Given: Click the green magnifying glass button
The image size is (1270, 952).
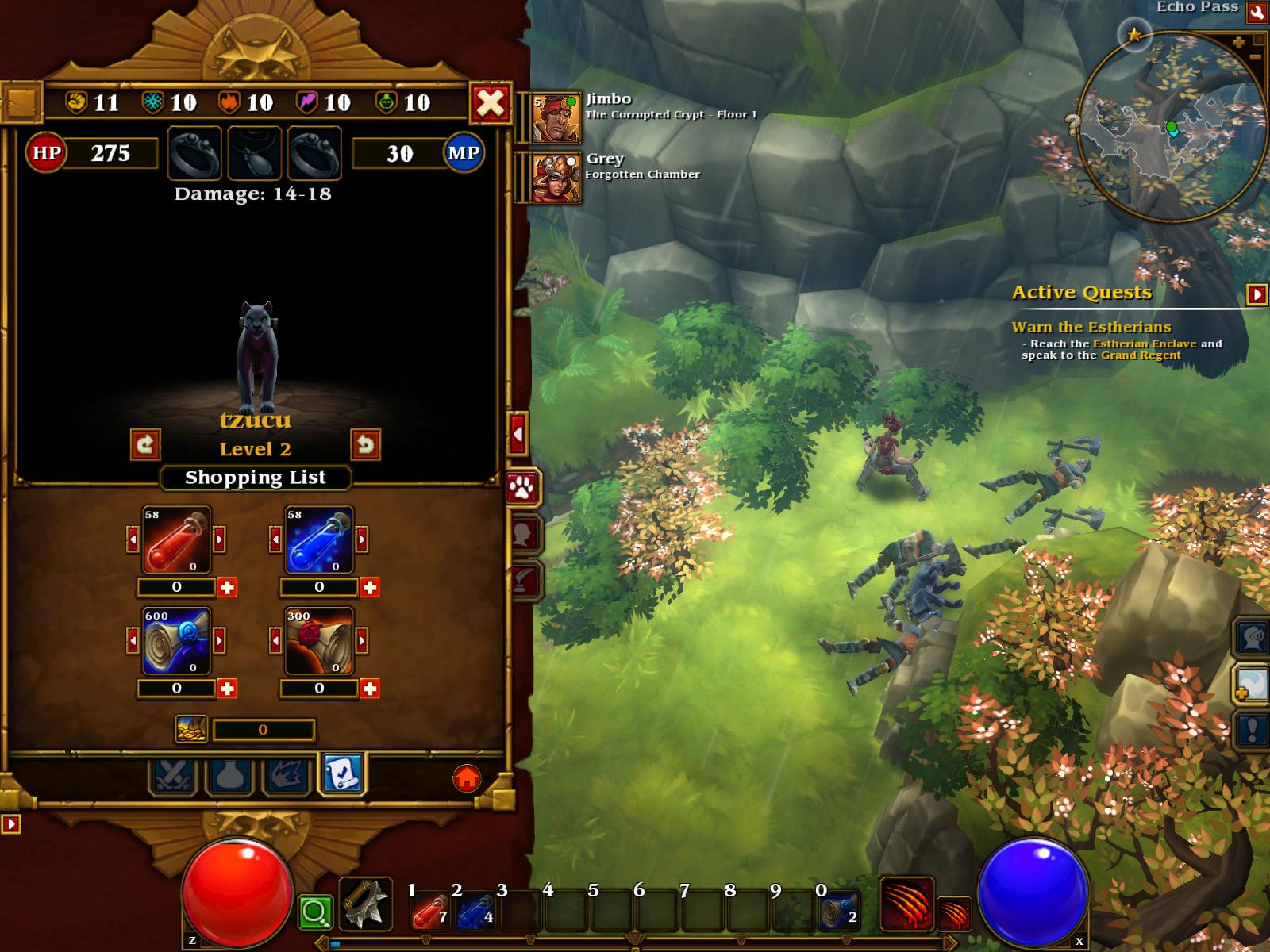Looking at the screenshot, I should click(314, 912).
